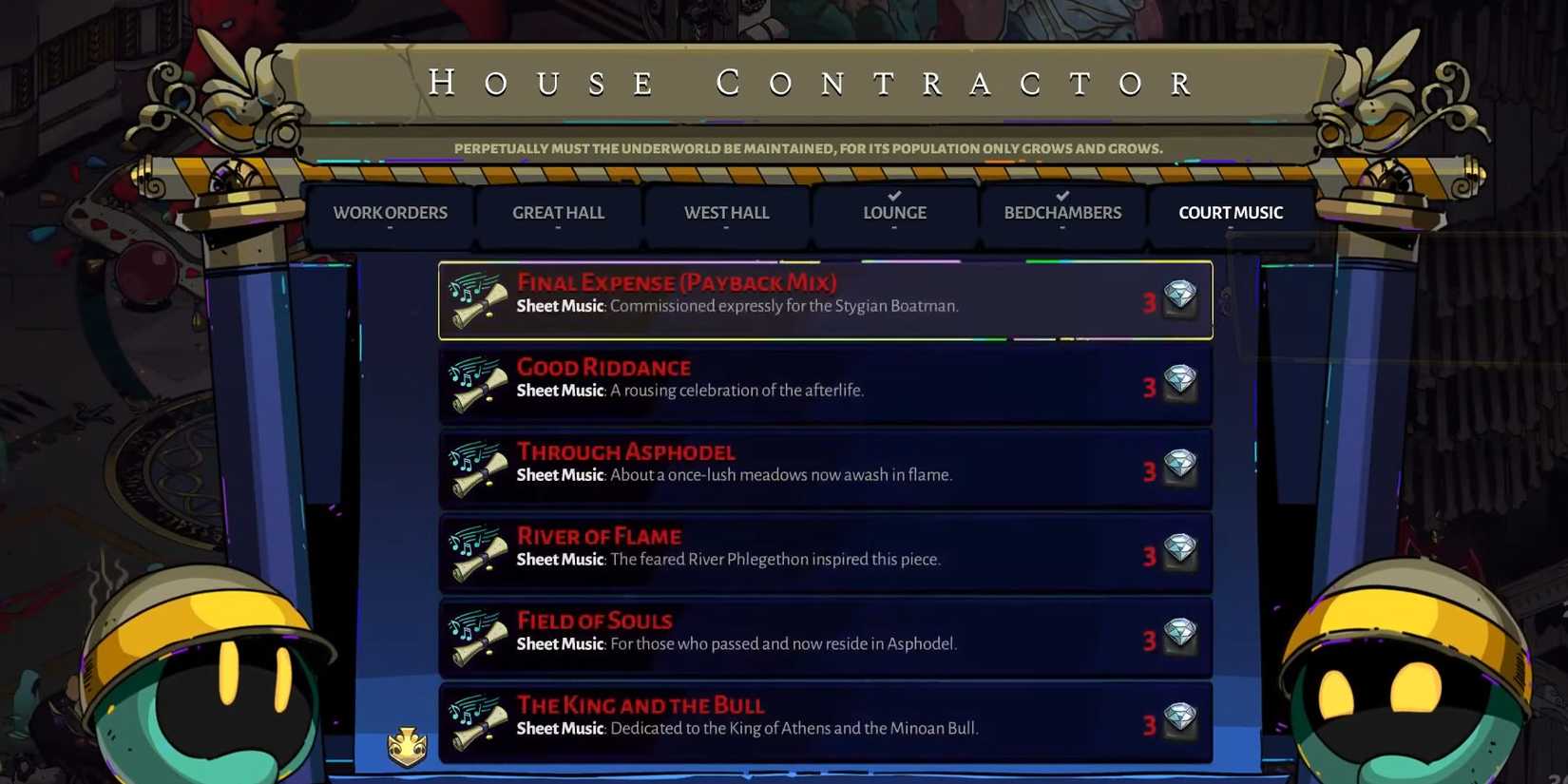
Task: Toggle selection of Good Riddance entry
Action: pos(825,383)
